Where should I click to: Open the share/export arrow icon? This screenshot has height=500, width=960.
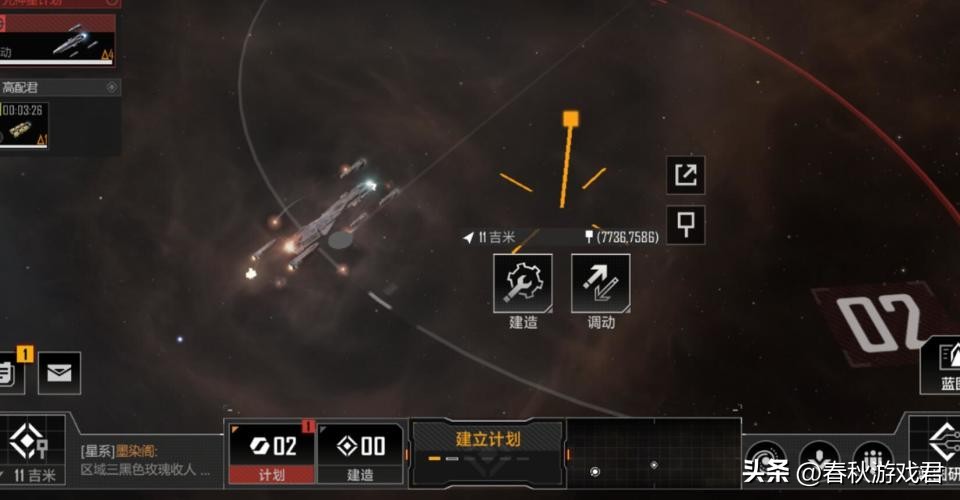[685, 175]
